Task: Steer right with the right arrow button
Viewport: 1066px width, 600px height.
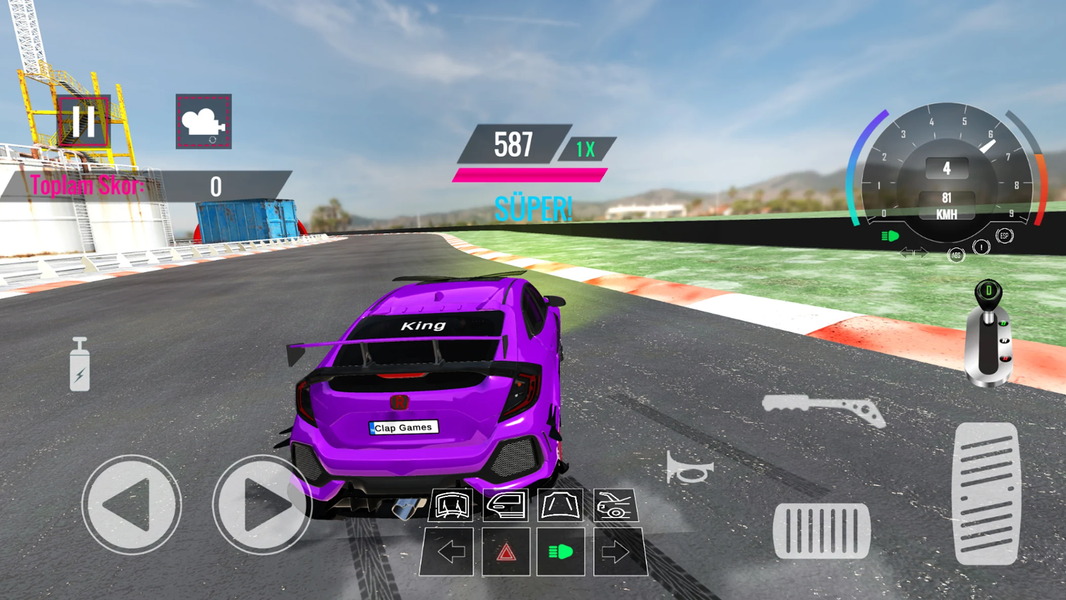Action: pyautogui.click(x=262, y=505)
